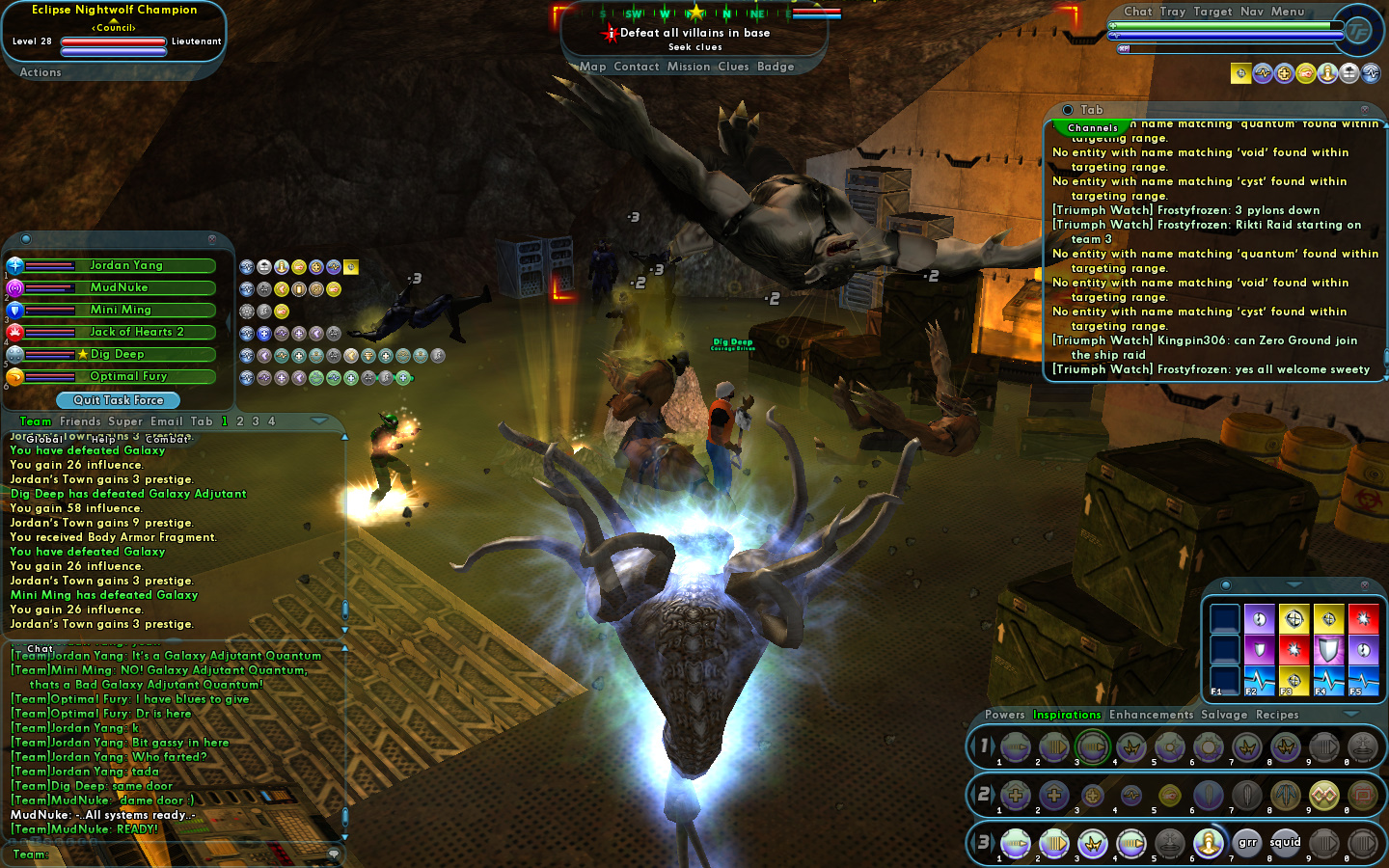Open the Nav window
1389x868 pixels.
pos(1251,12)
